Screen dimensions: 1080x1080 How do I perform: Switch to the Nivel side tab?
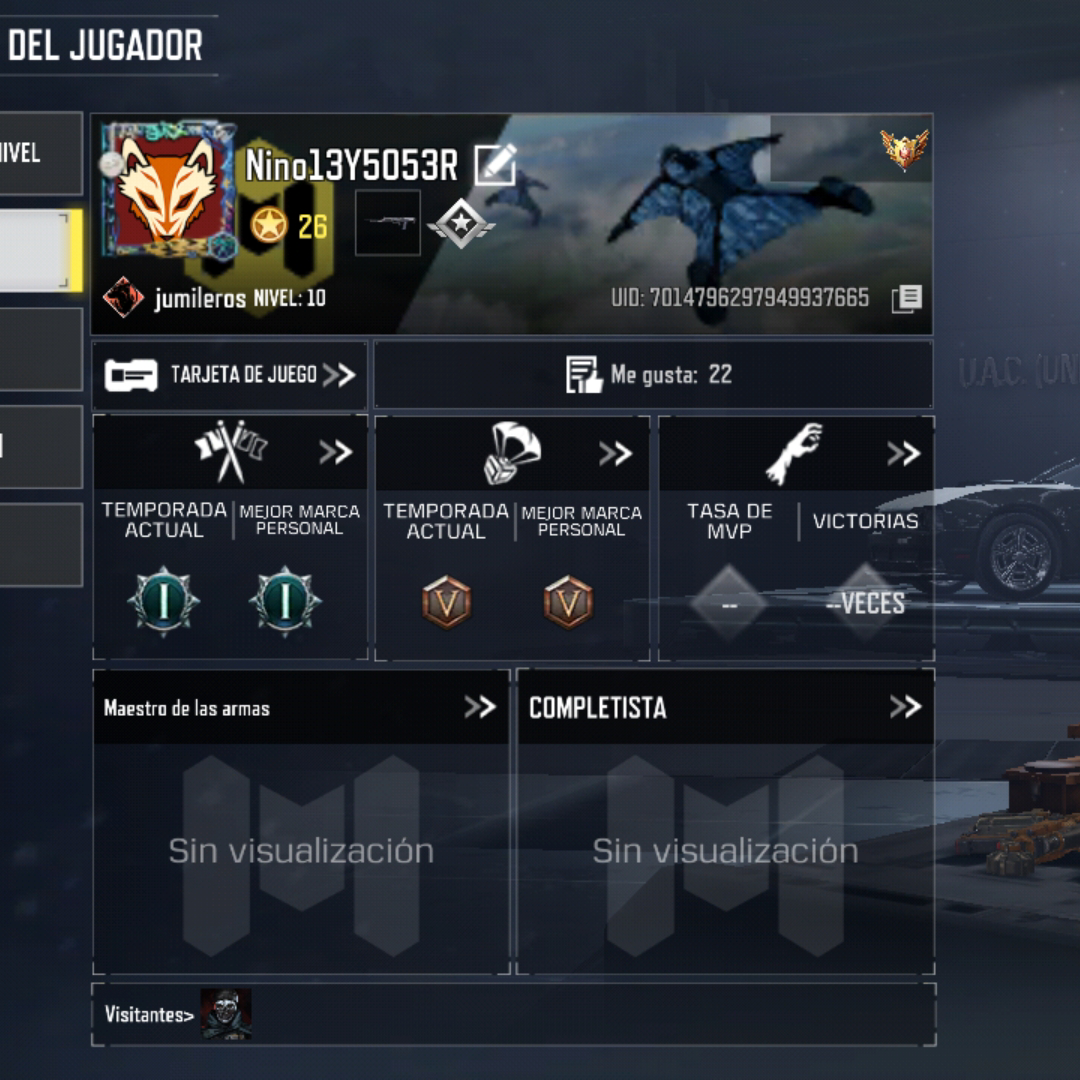(x=40, y=153)
